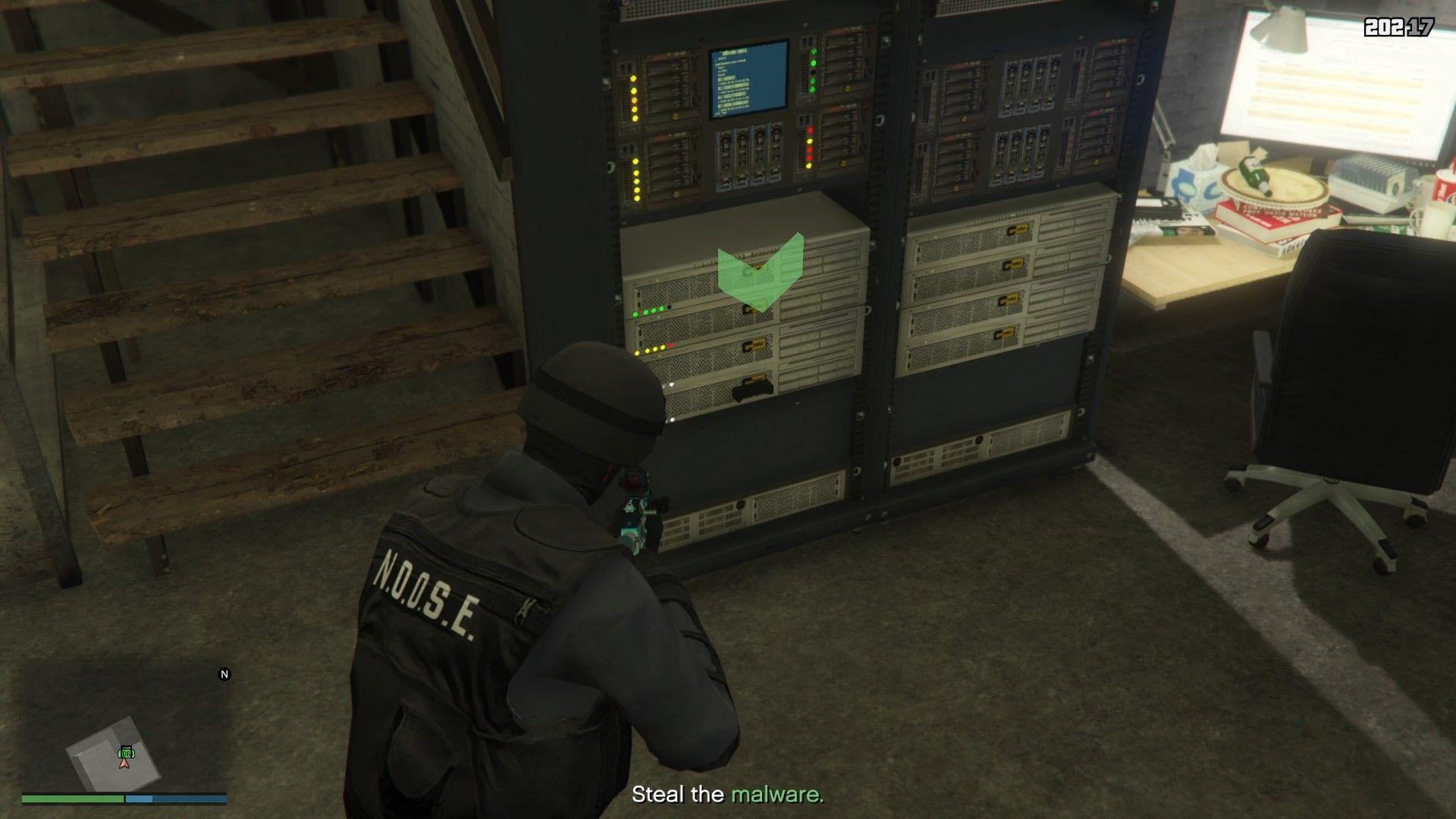Toggle the black USB device on the server drawer
Viewport: 1456px width, 819px height.
pyautogui.click(x=751, y=388)
